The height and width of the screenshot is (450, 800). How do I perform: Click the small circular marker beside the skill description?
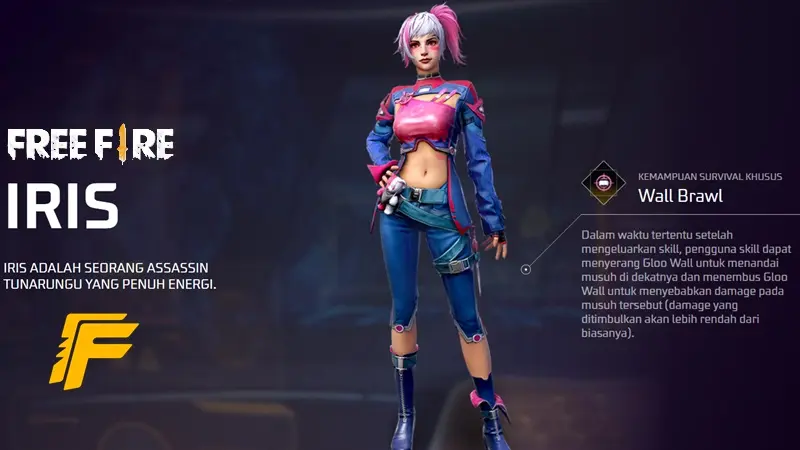(x=525, y=269)
